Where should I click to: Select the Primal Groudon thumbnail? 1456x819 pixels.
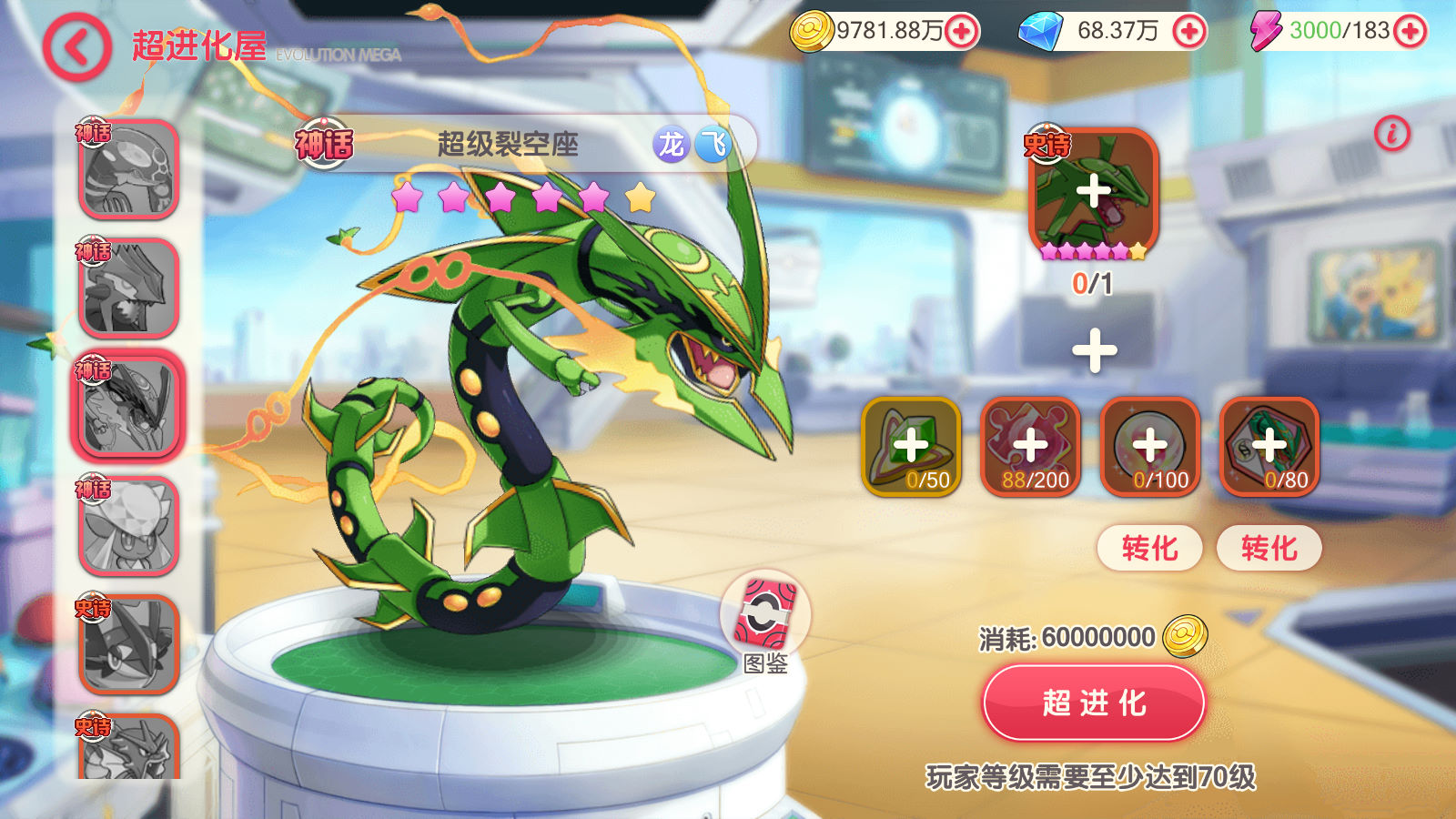tap(128, 288)
